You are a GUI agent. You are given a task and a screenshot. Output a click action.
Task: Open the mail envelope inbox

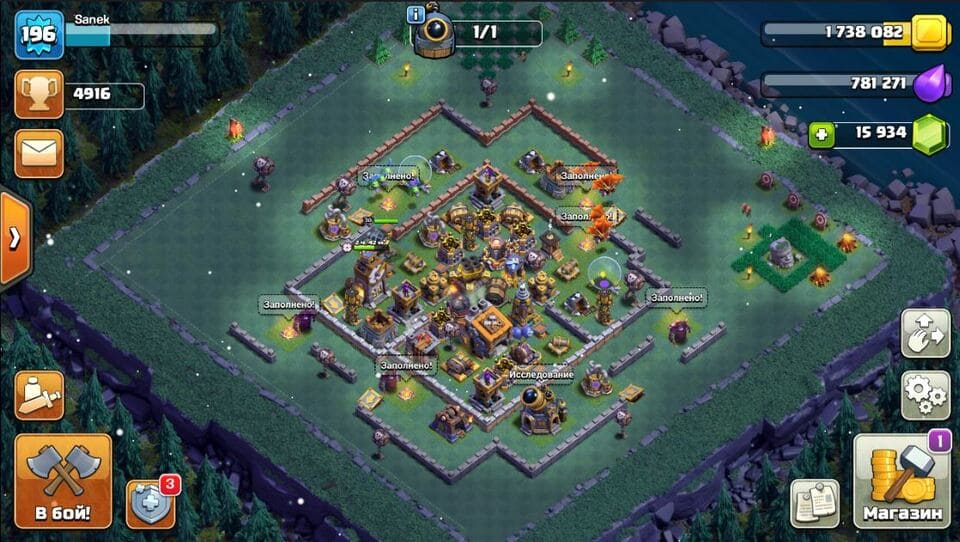39,153
